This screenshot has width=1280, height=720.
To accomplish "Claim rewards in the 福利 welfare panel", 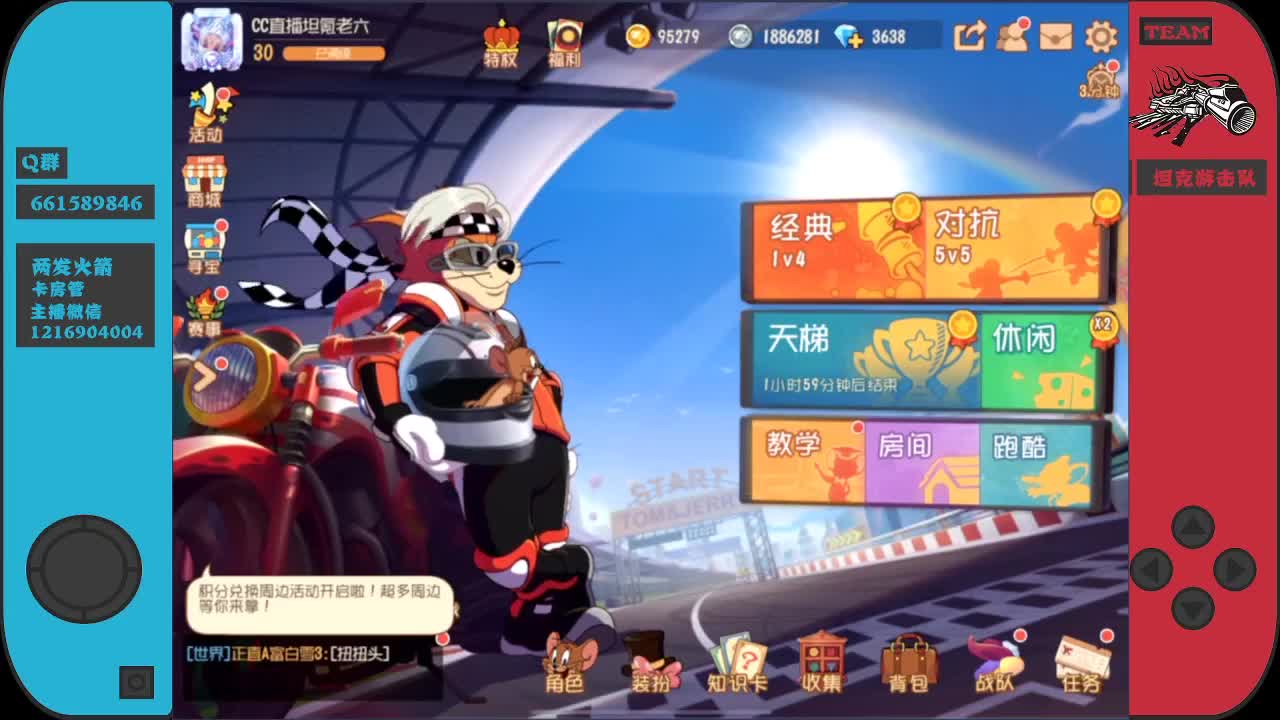I will (x=565, y=40).
